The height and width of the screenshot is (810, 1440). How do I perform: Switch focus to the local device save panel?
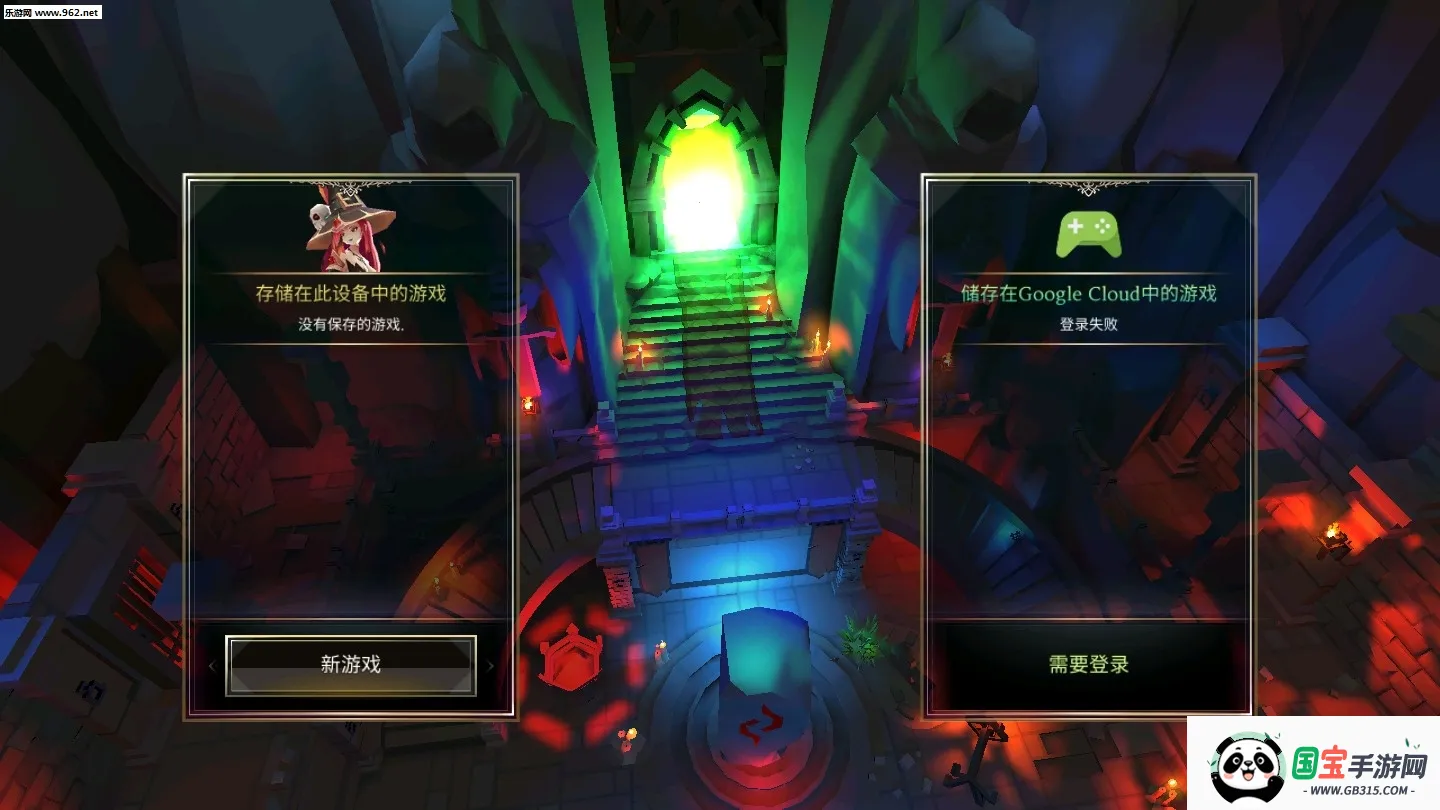(x=348, y=450)
